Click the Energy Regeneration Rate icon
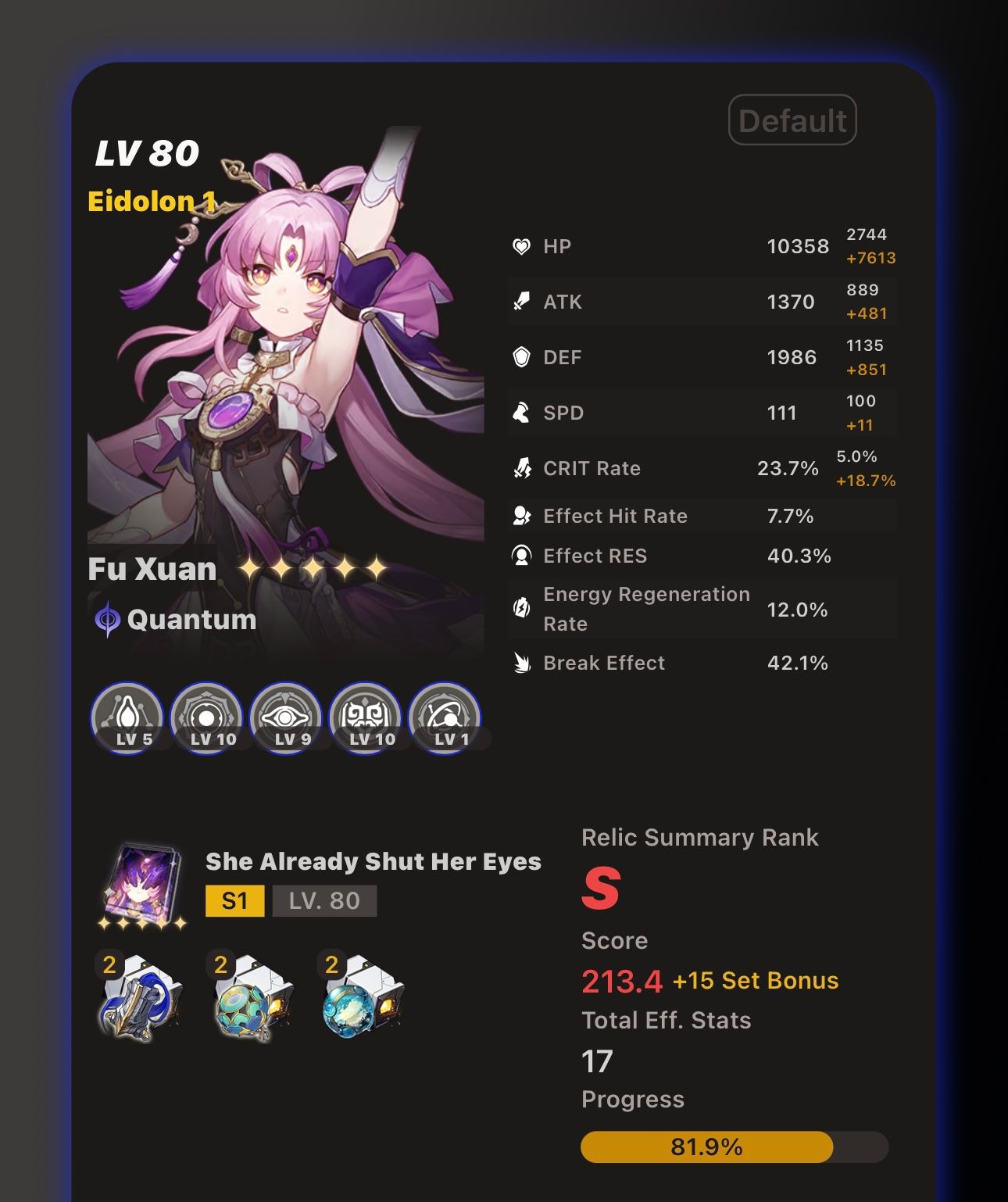Viewport: 1008px width, 1202px height. coord(522,608)
